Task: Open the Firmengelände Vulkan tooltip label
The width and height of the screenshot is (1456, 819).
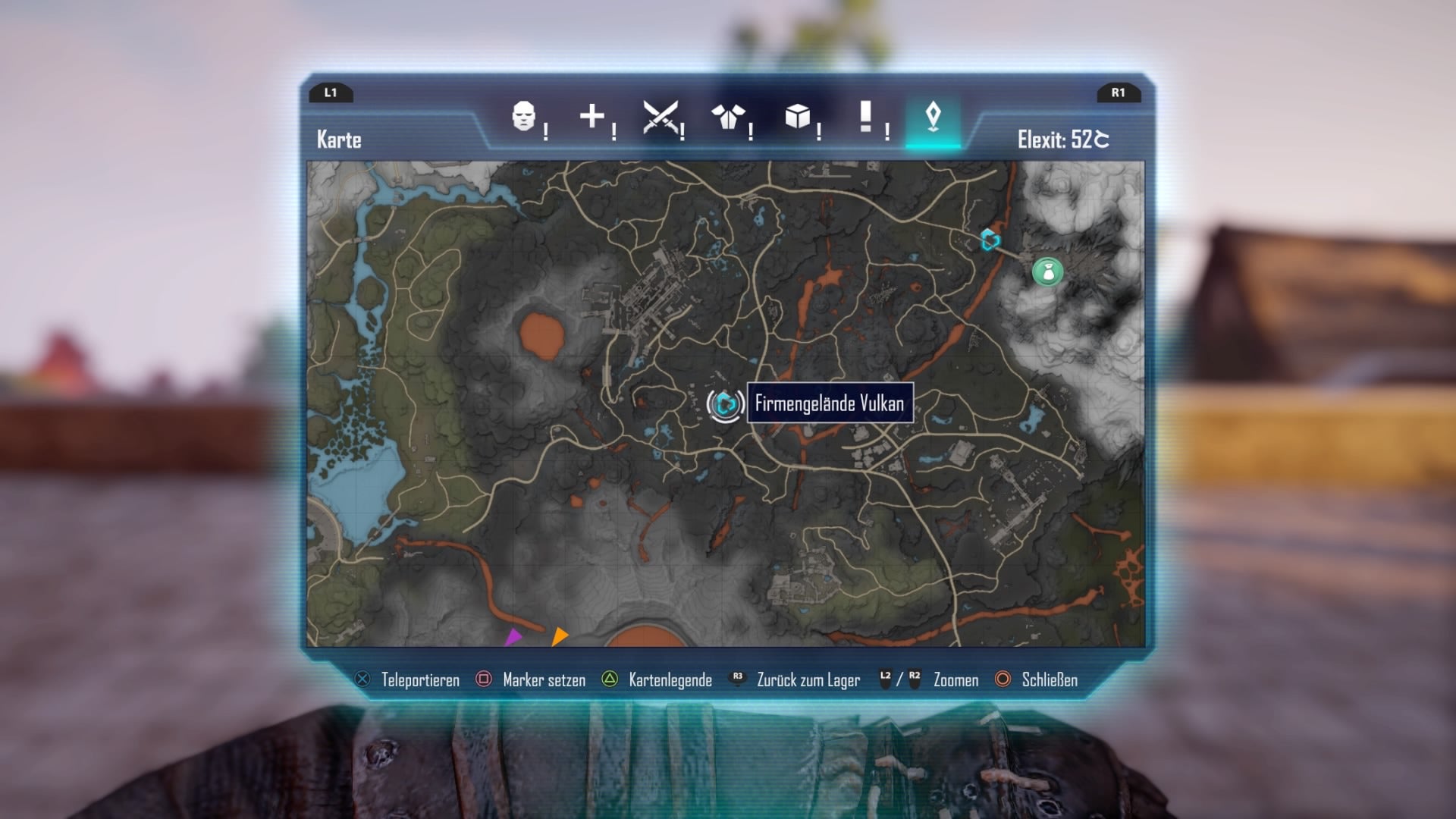Action: click(x=830, y=404)
